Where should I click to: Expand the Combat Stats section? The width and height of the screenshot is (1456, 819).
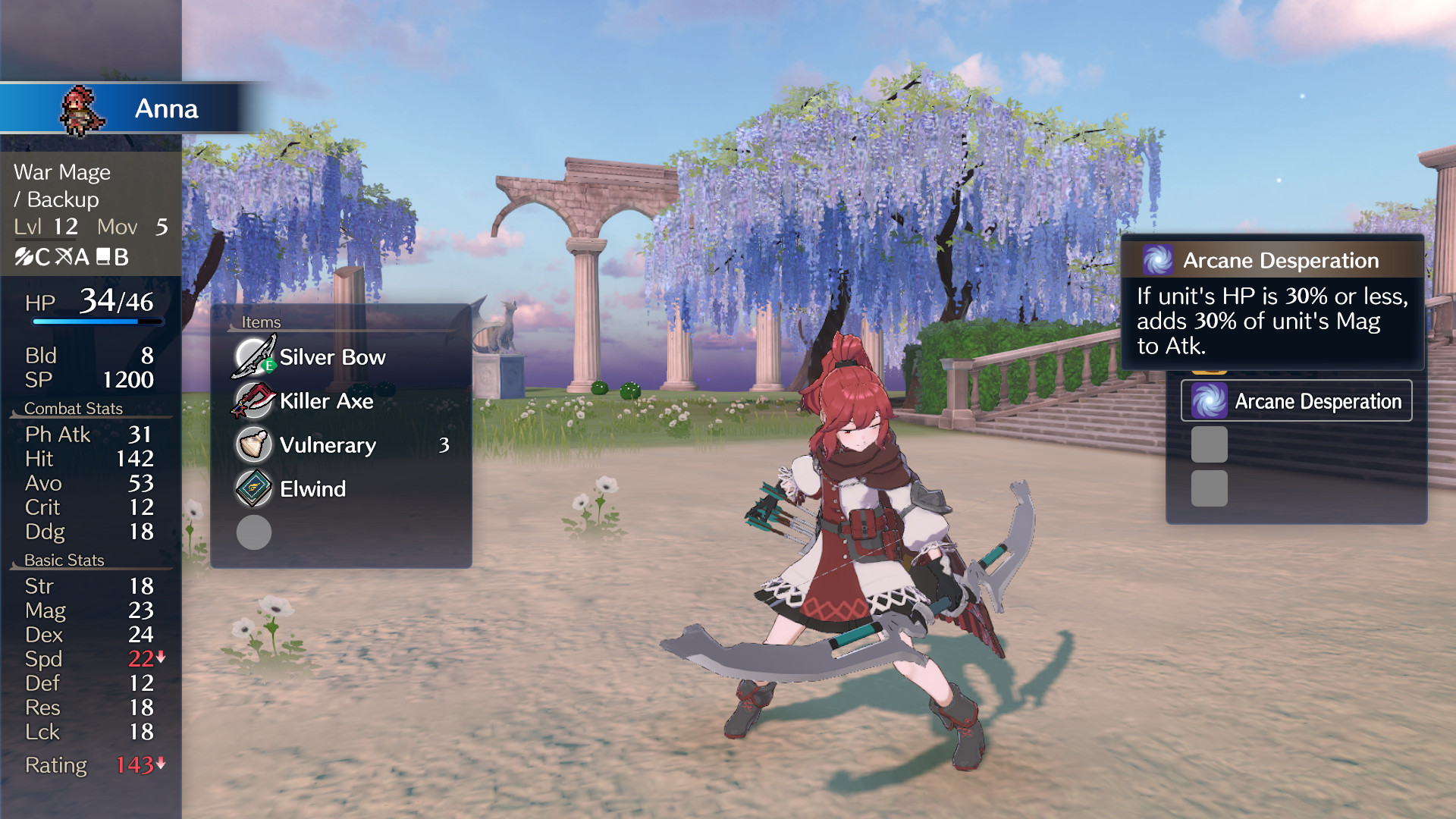74,408
